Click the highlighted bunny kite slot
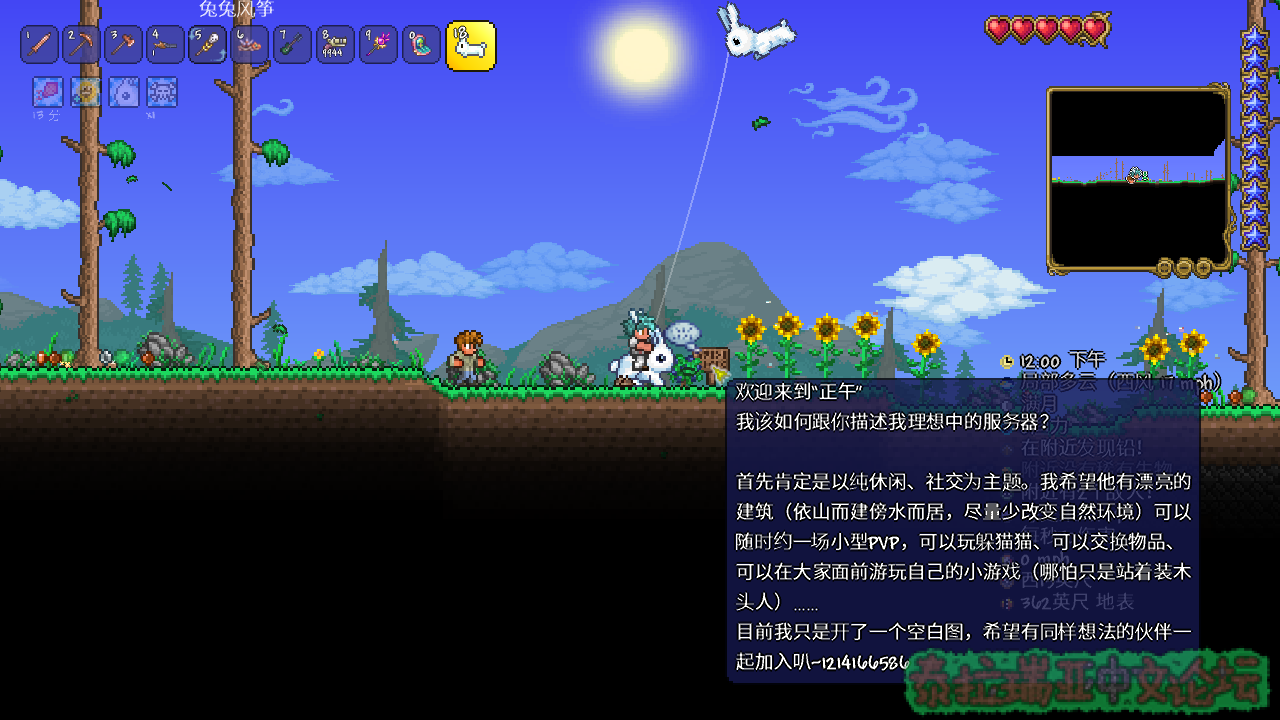The width and height of the screenshot is (1280, 720). point(470,45)
